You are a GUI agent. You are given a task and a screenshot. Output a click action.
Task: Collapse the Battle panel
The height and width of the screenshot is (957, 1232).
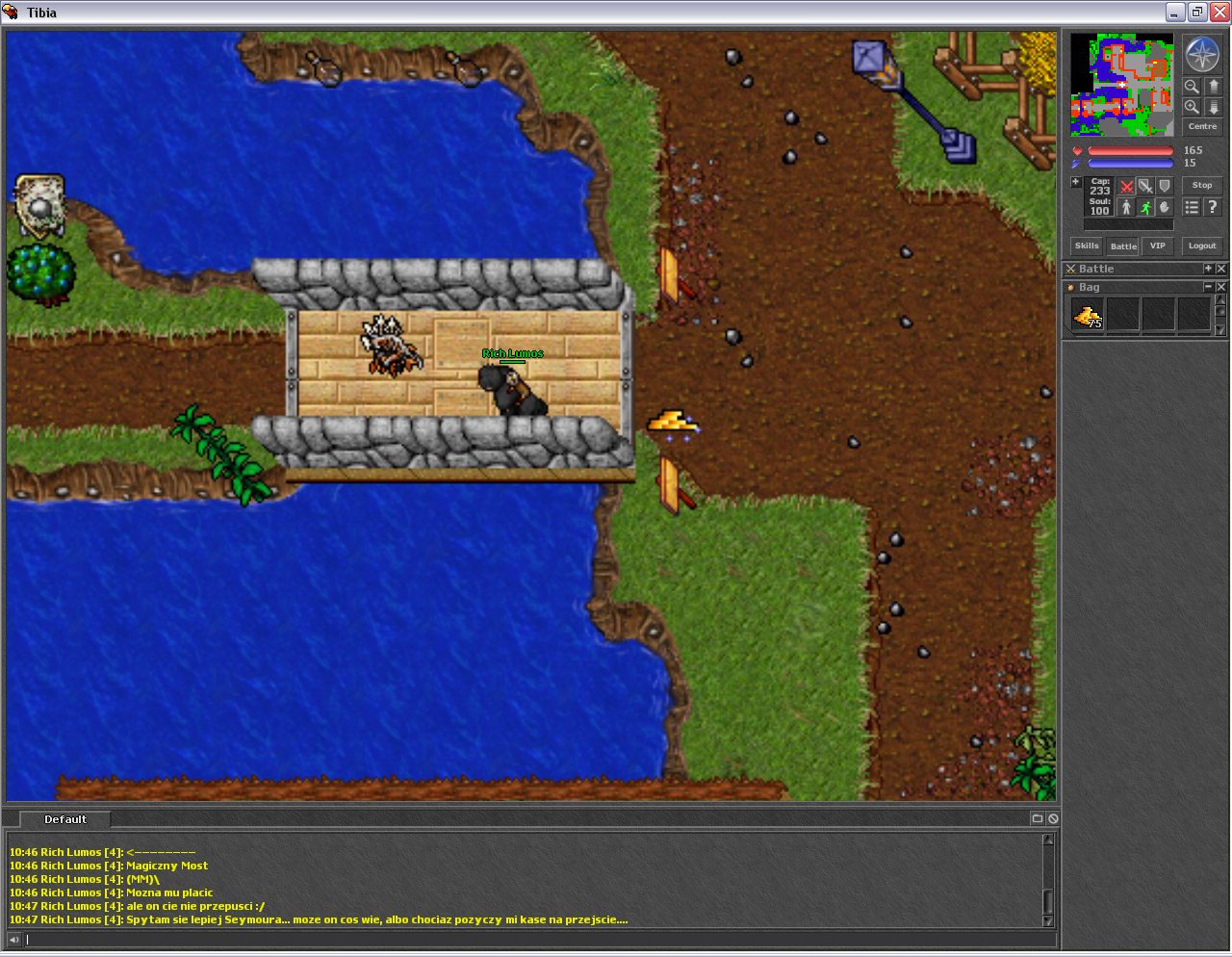pyautogui.click(x=1211, y=269)
